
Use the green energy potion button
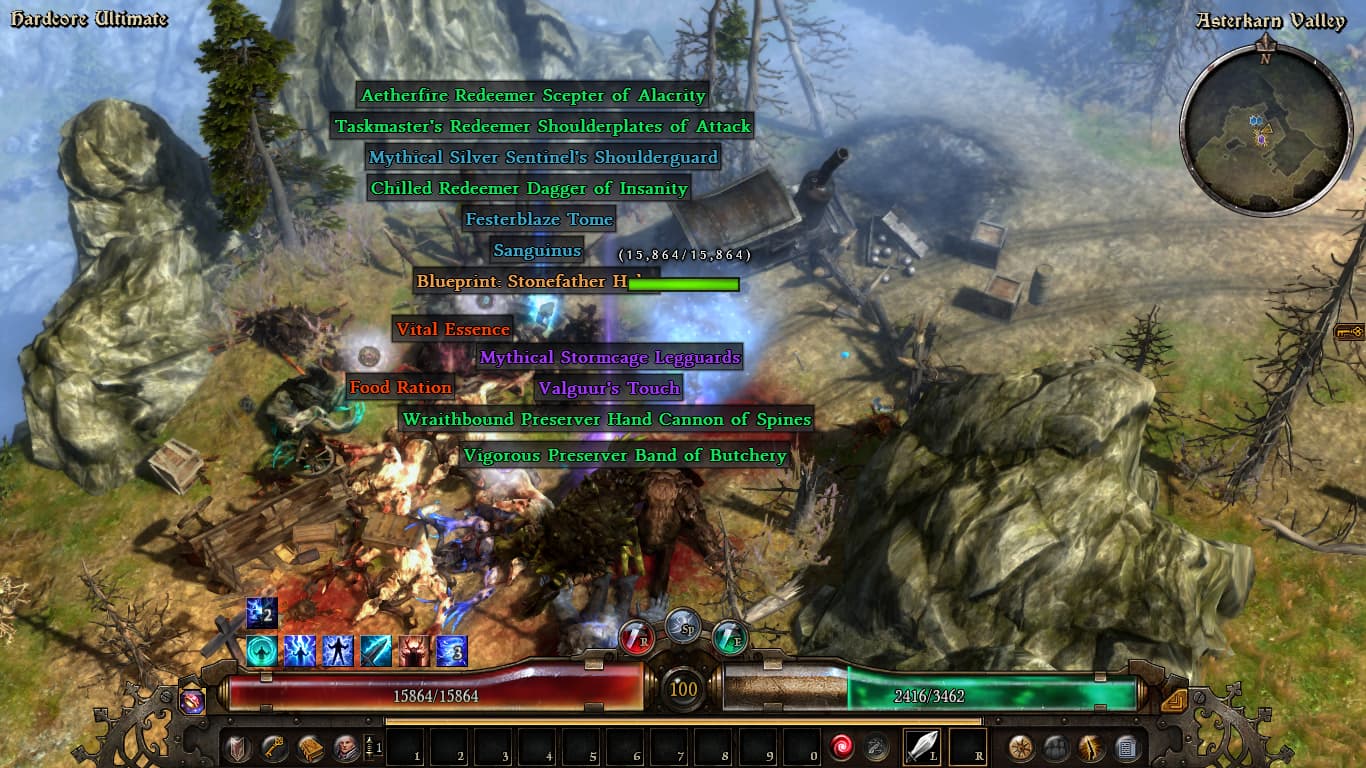(730, 637)
